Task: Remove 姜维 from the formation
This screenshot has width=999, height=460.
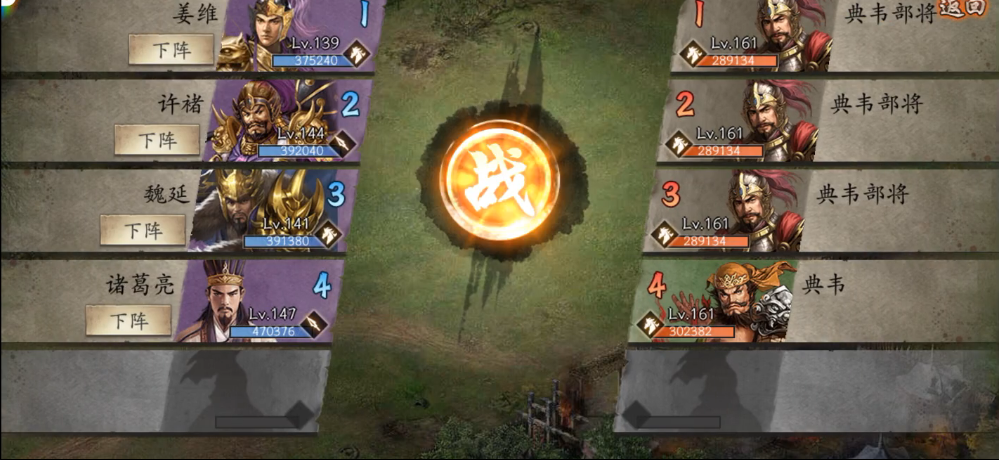Action: tap(171, 49)
